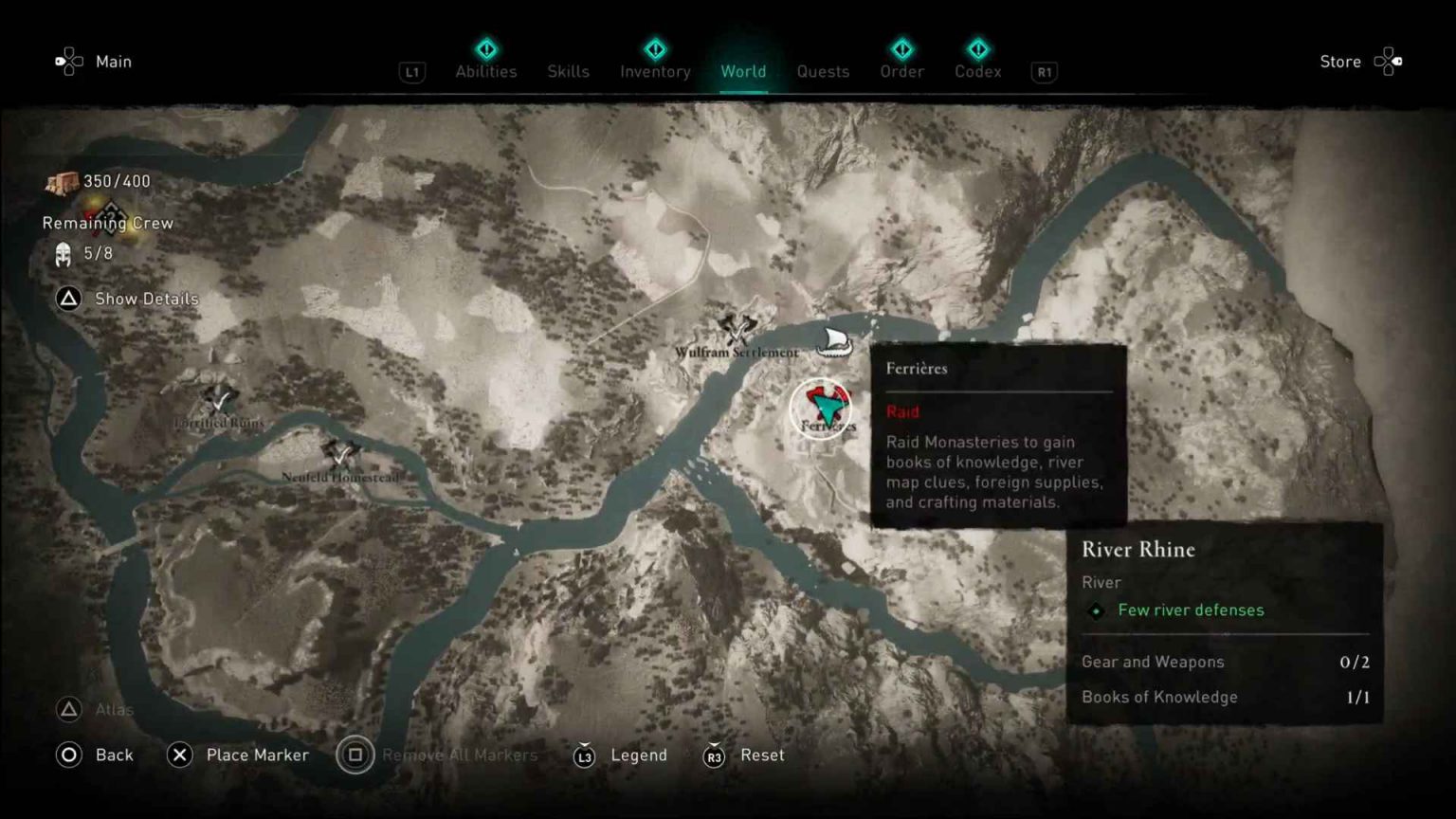Image resolution: width=1456 pixels, height=819 pixels.
Task: Select the longship raid crew icon
Action: pos(834,344)
